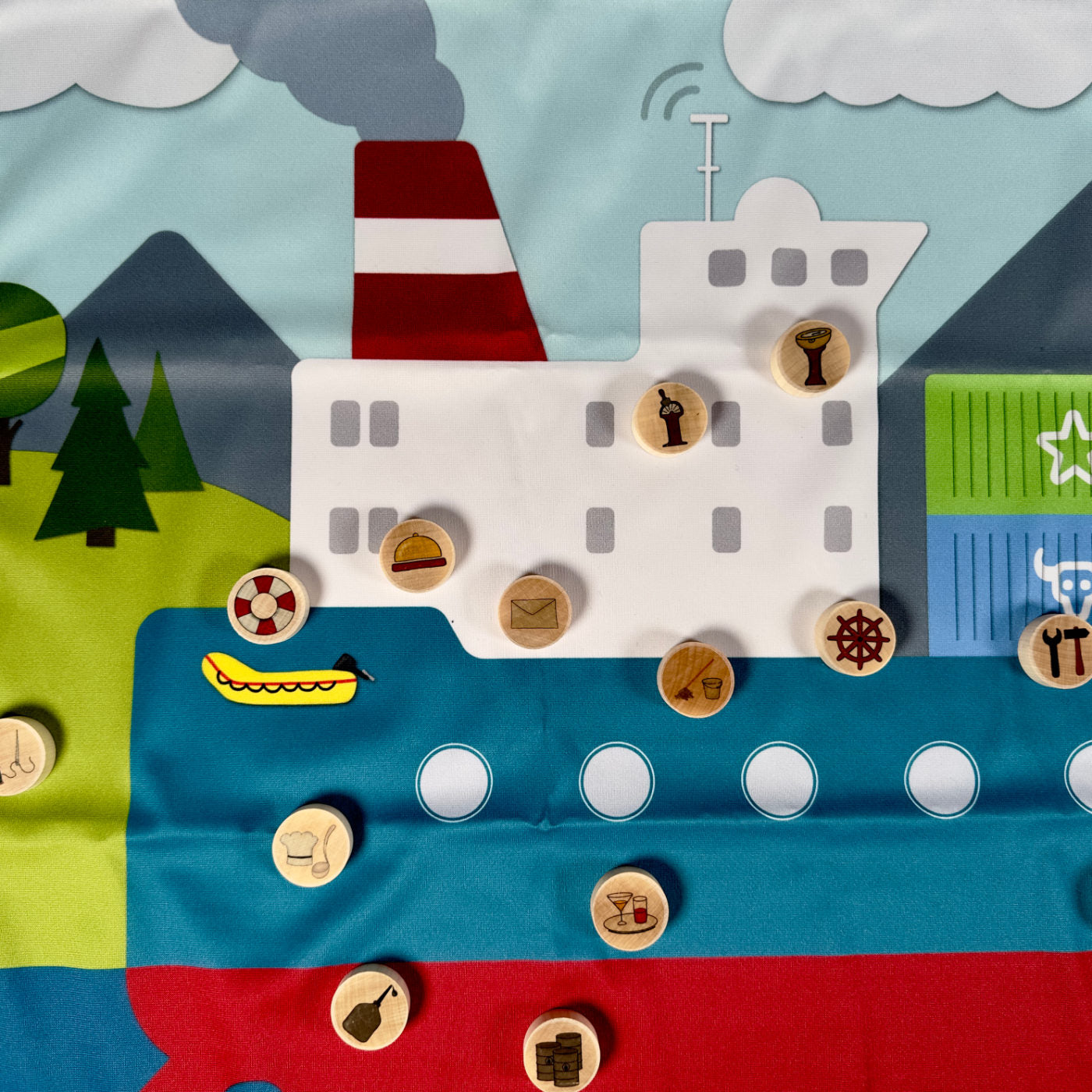
Task: Choose the compass pedestal token
Action: [x=810, y=358]
